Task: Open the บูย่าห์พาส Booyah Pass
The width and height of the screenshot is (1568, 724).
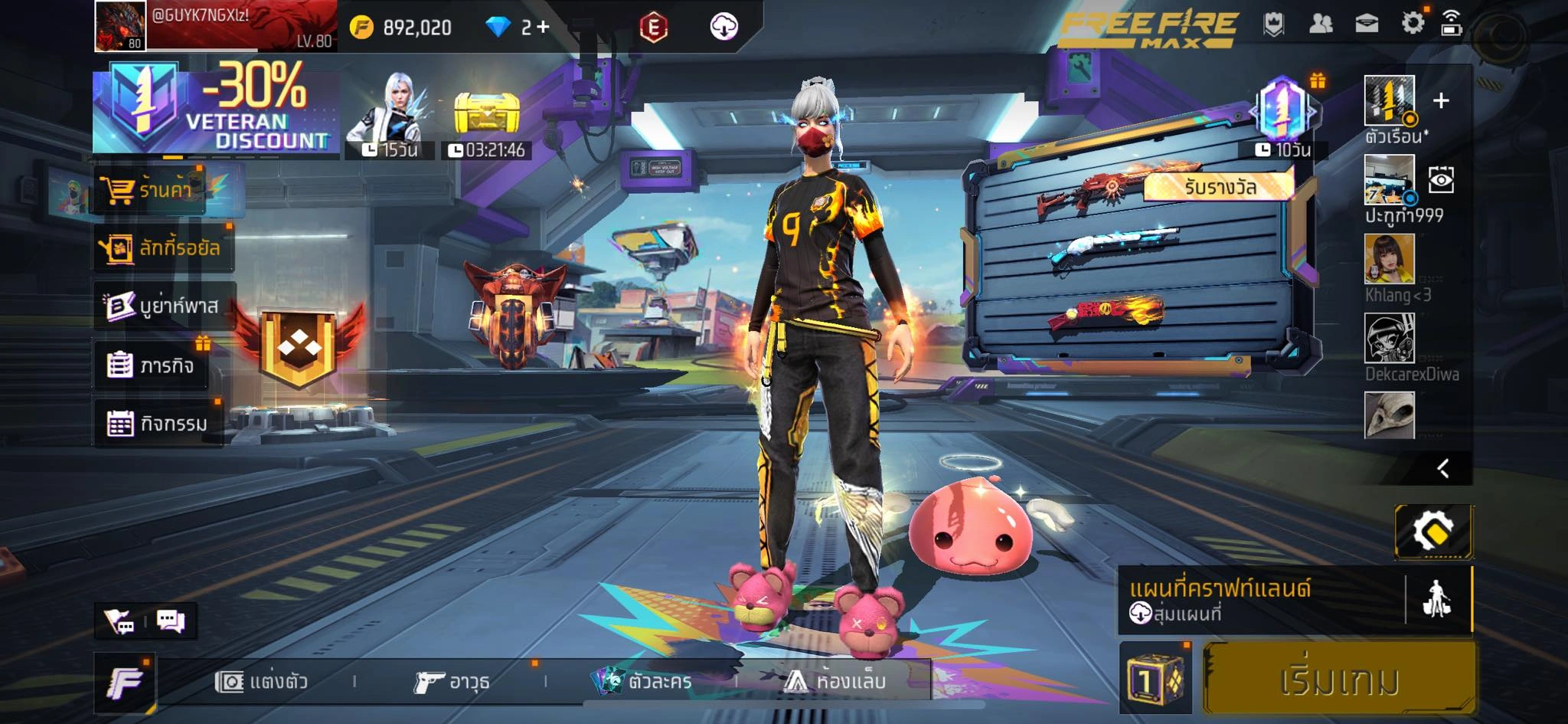Action: click(163, 306)
